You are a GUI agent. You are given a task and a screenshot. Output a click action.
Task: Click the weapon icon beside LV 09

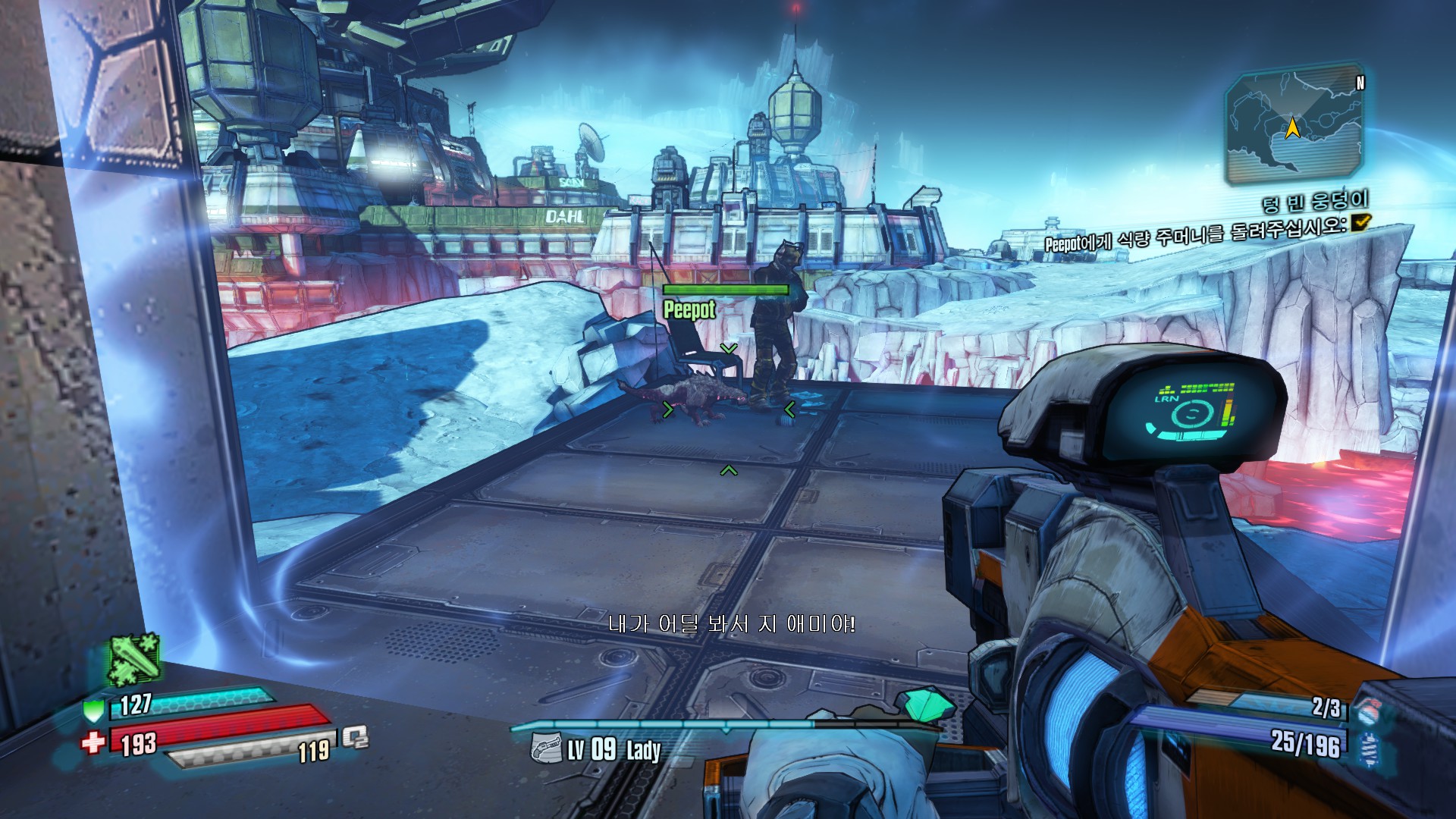pos(545,748)
